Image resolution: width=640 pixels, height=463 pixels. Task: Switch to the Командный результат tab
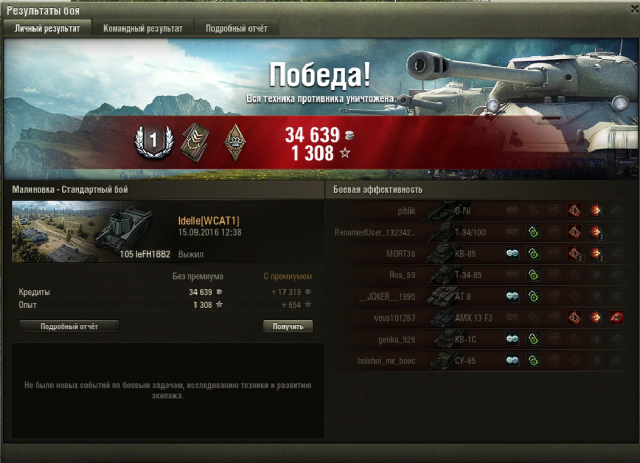click(143, 29)
